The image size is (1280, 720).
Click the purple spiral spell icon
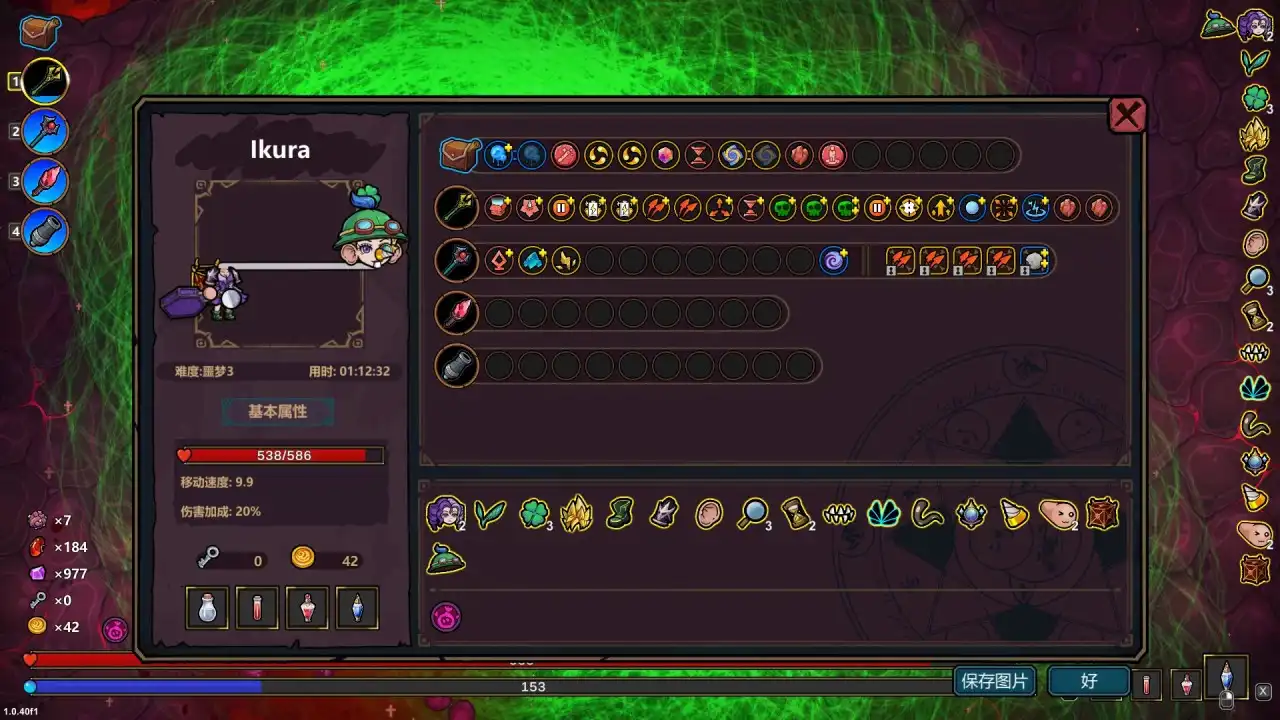[833, 261]
